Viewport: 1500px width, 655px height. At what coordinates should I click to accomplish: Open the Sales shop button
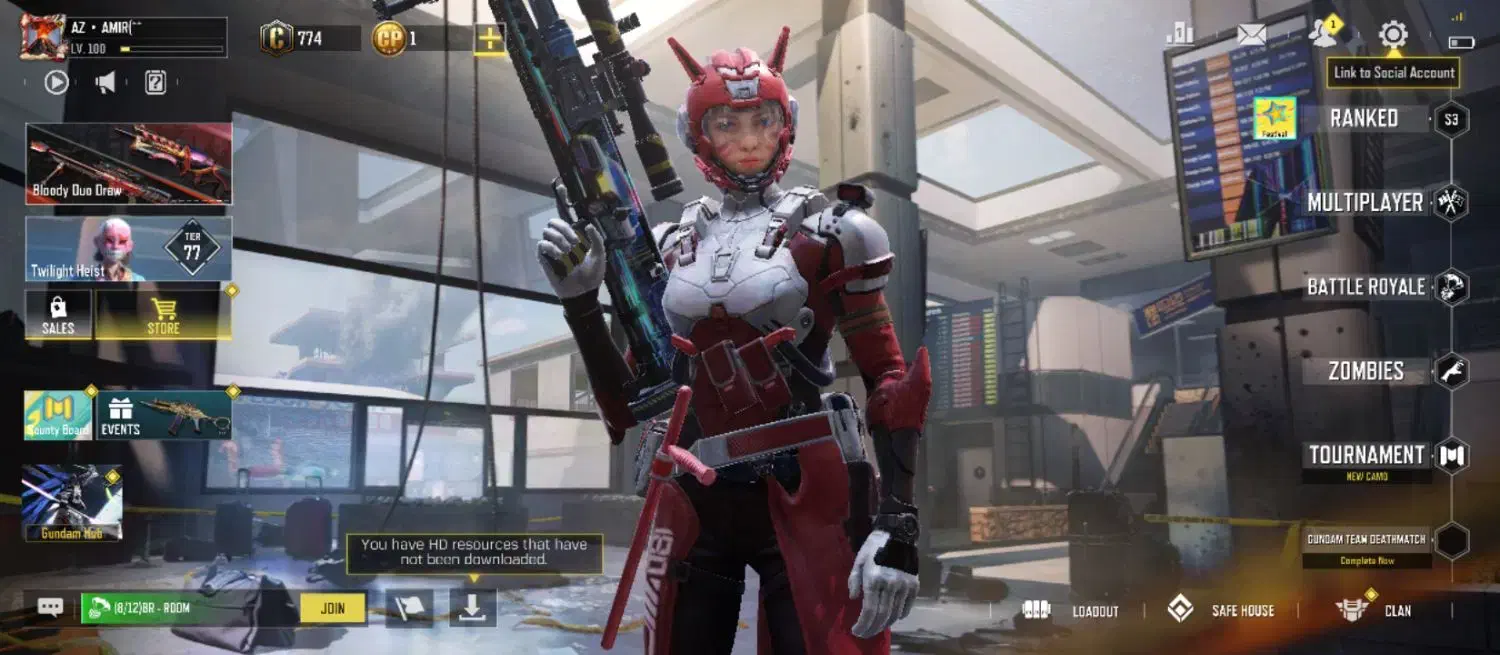(58, 314)
